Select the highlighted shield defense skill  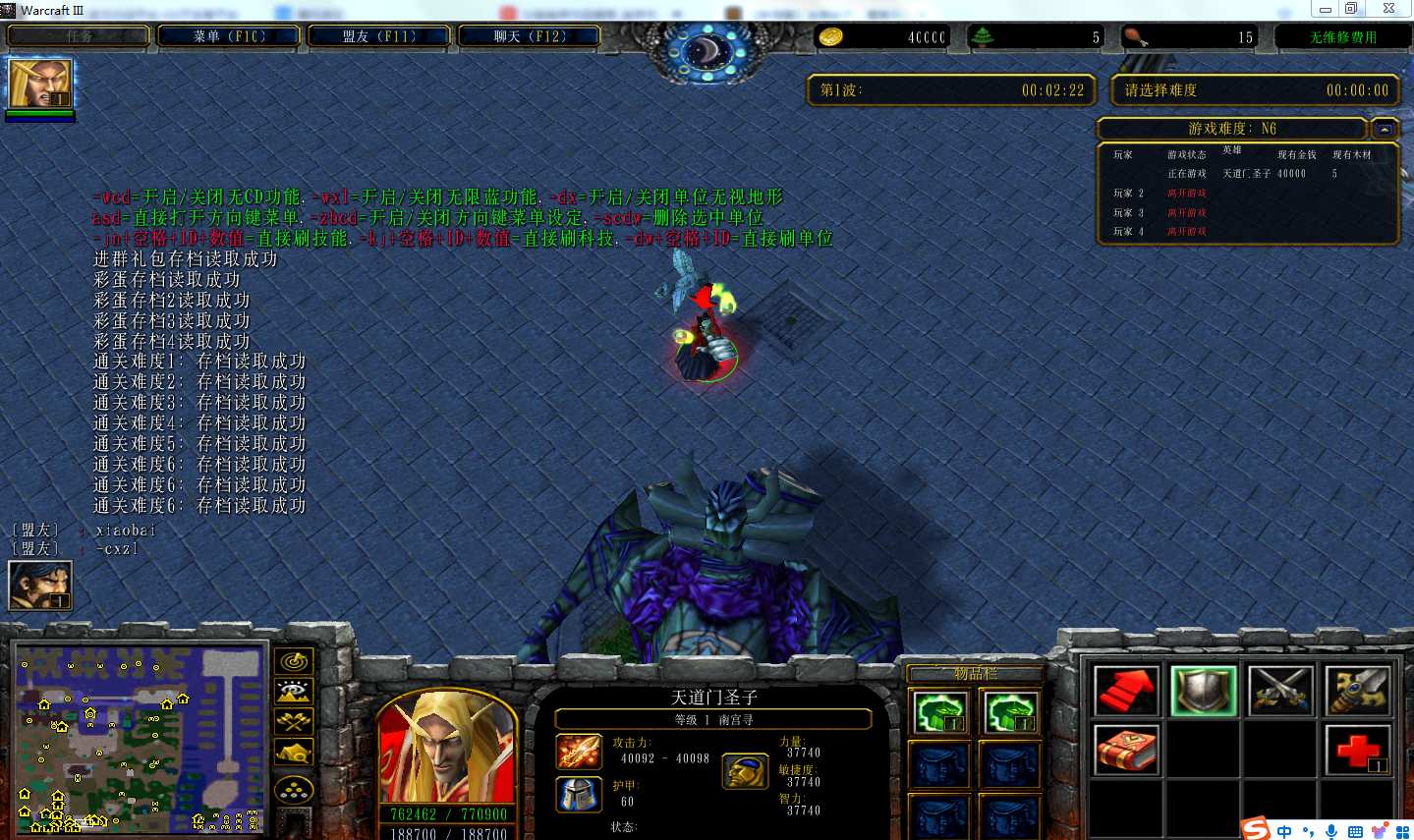(1203, 689)
